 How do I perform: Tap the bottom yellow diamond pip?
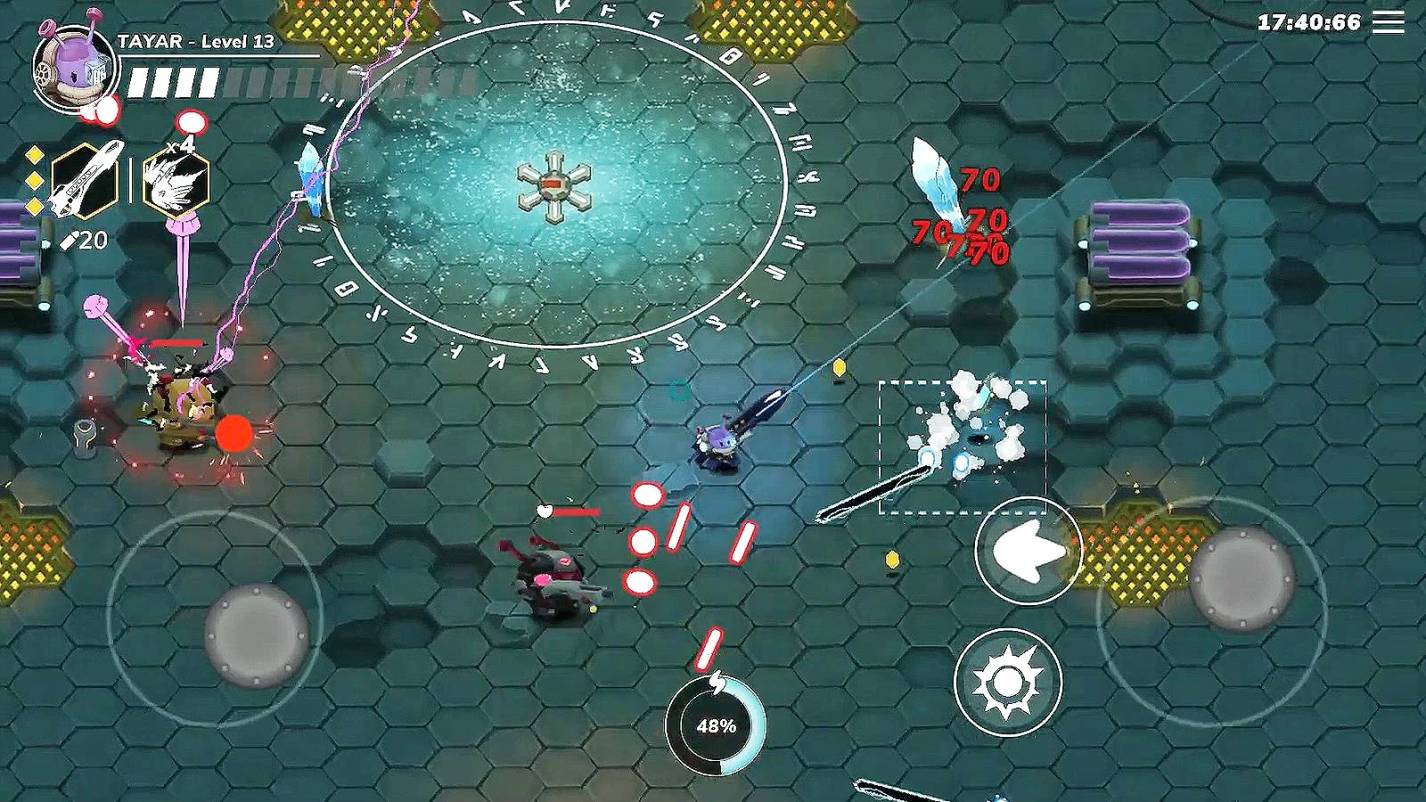pos(34,204)
